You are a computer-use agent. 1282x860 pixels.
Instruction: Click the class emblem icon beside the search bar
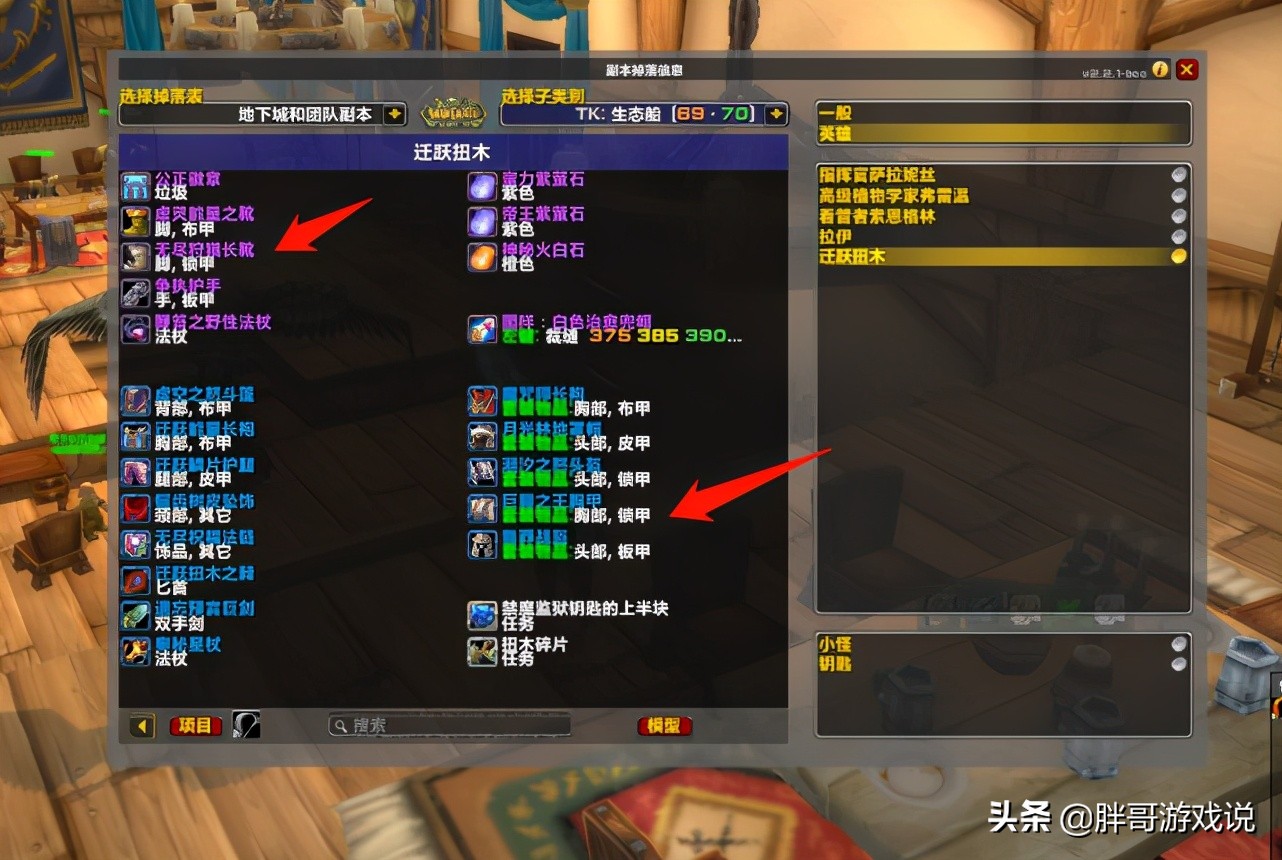tap(245, 726)
